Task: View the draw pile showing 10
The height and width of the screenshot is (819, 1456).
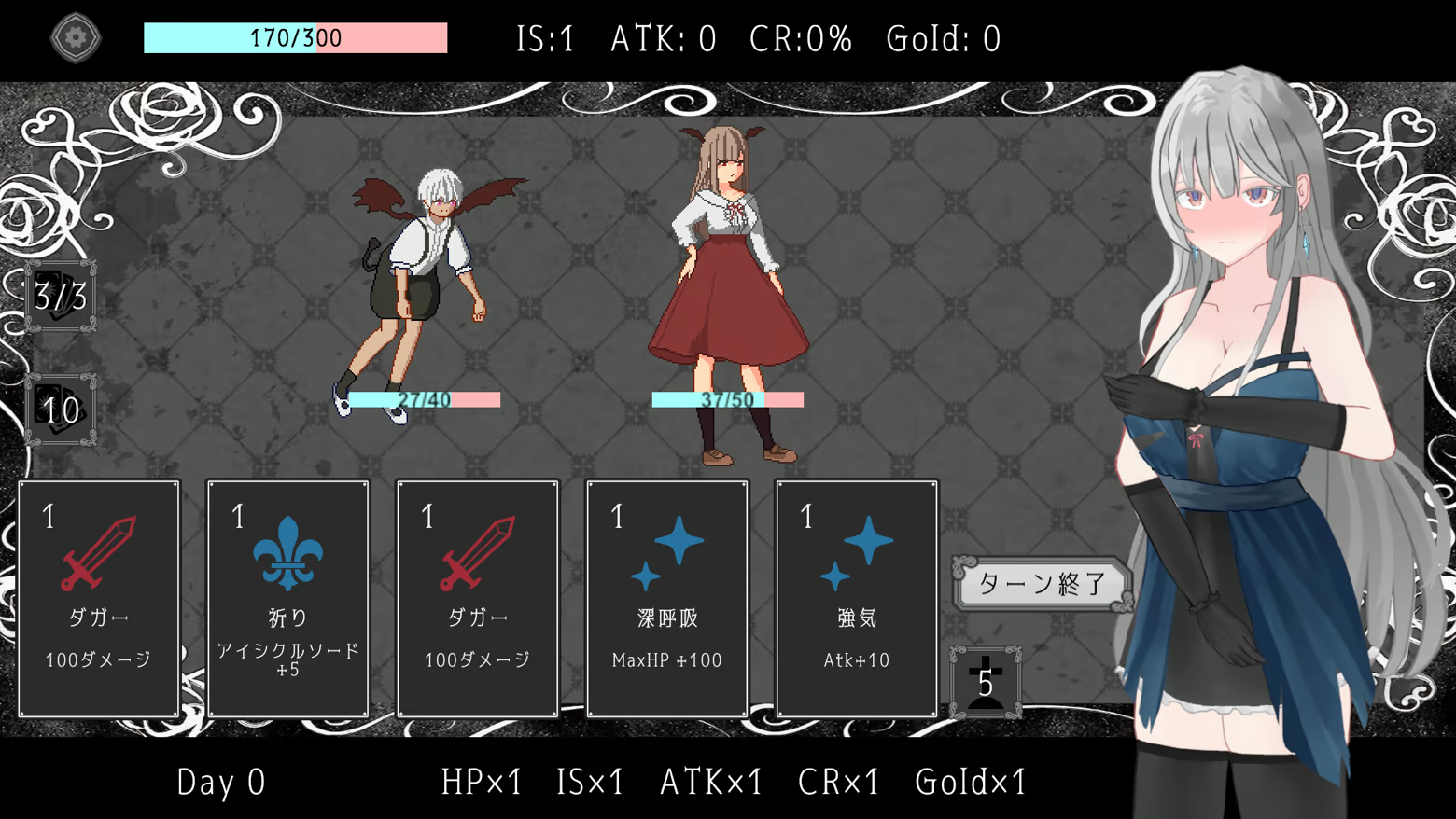Action: (62, 409)
